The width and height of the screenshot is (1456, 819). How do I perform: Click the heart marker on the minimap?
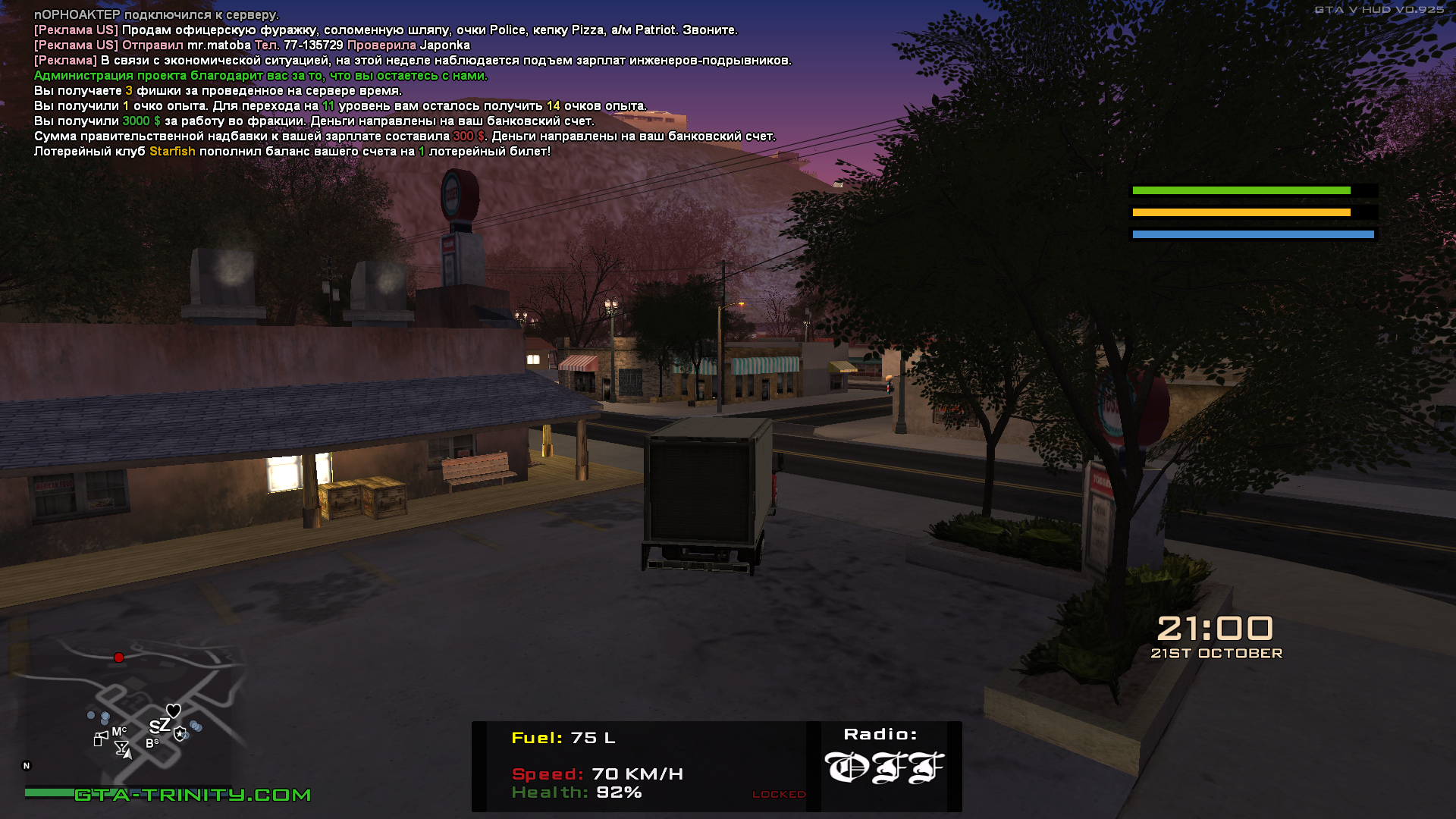(174, 711)
